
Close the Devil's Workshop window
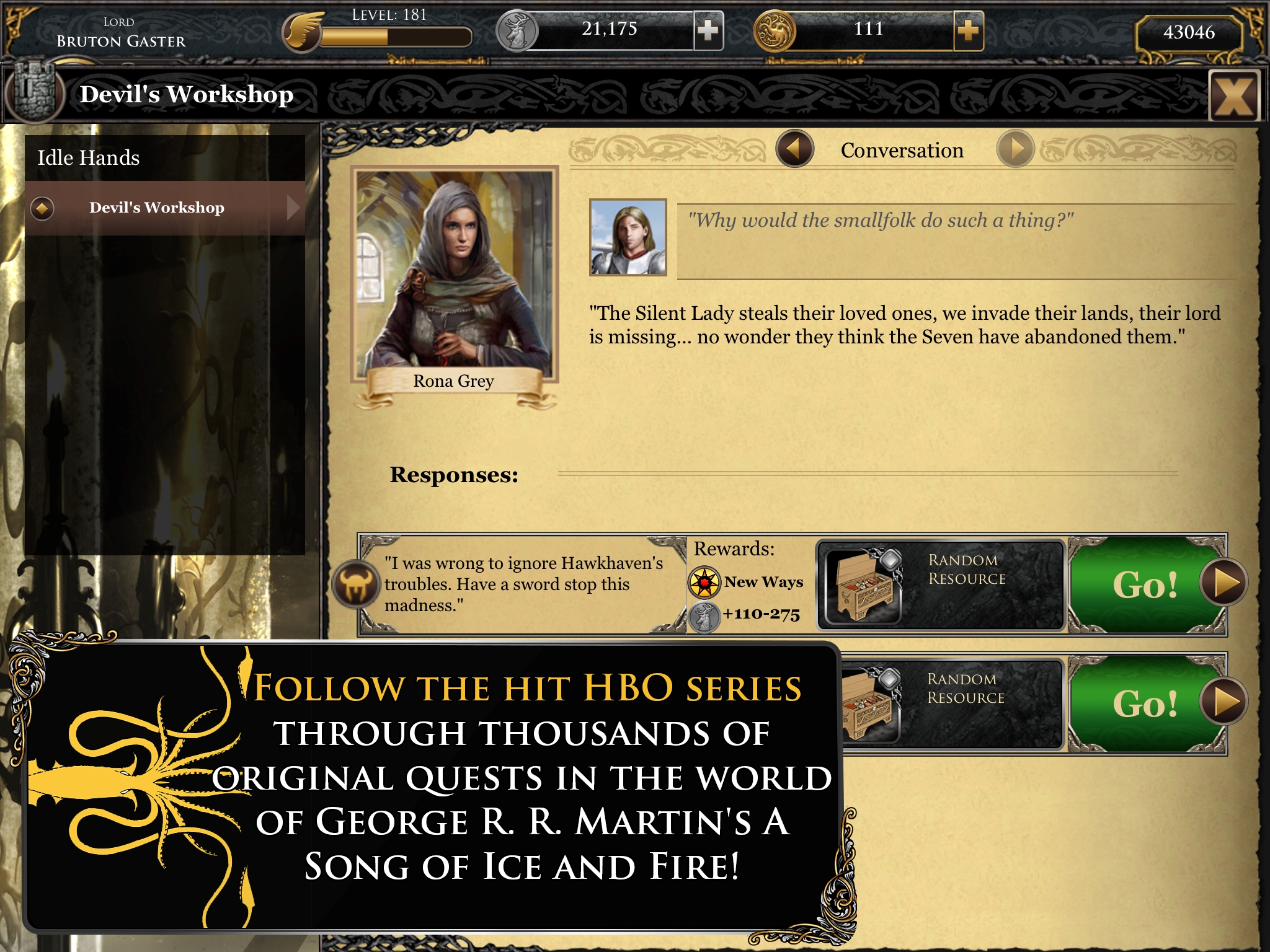1234,96
